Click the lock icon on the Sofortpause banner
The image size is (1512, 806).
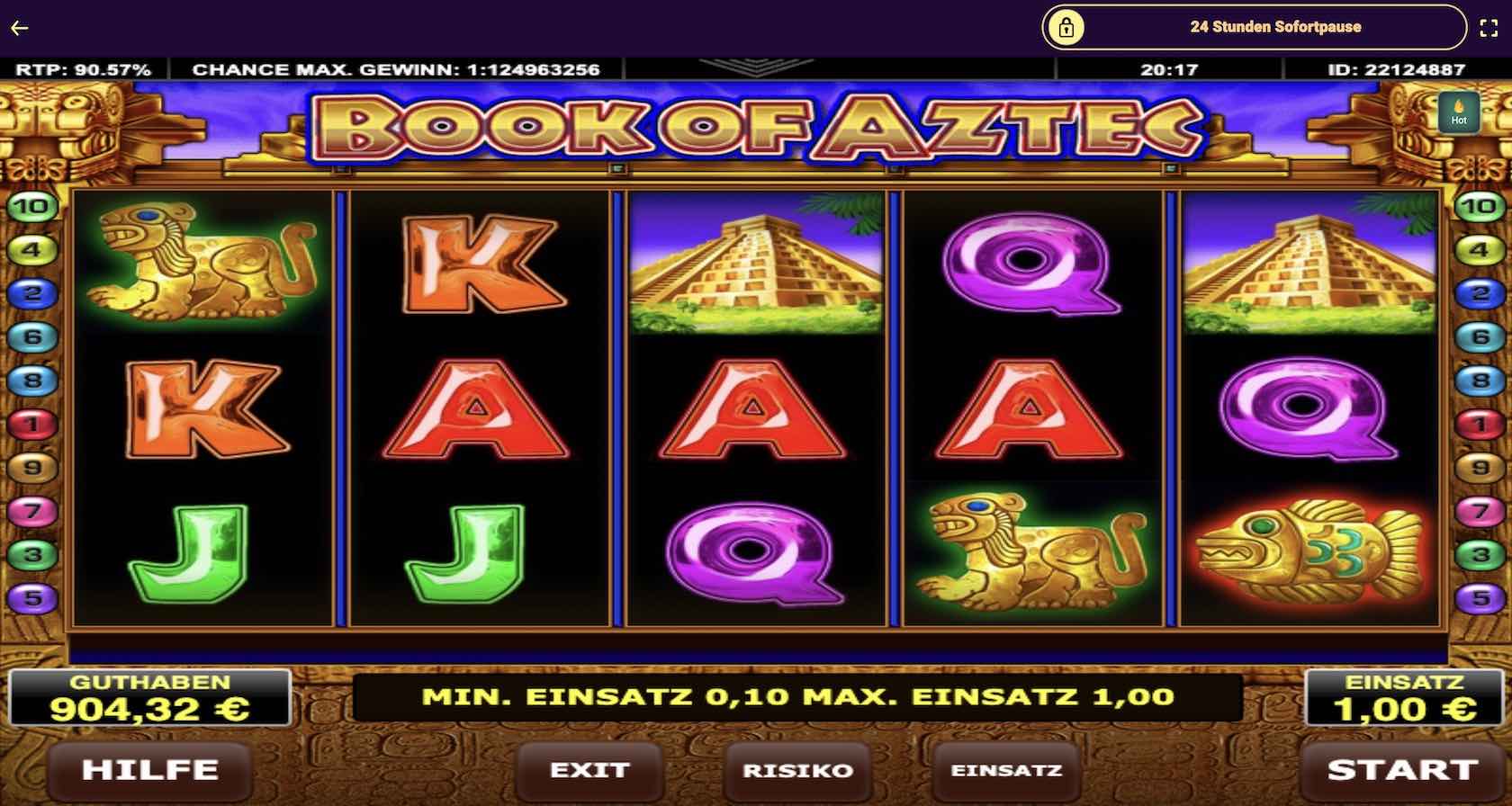tap(1066, 26)
